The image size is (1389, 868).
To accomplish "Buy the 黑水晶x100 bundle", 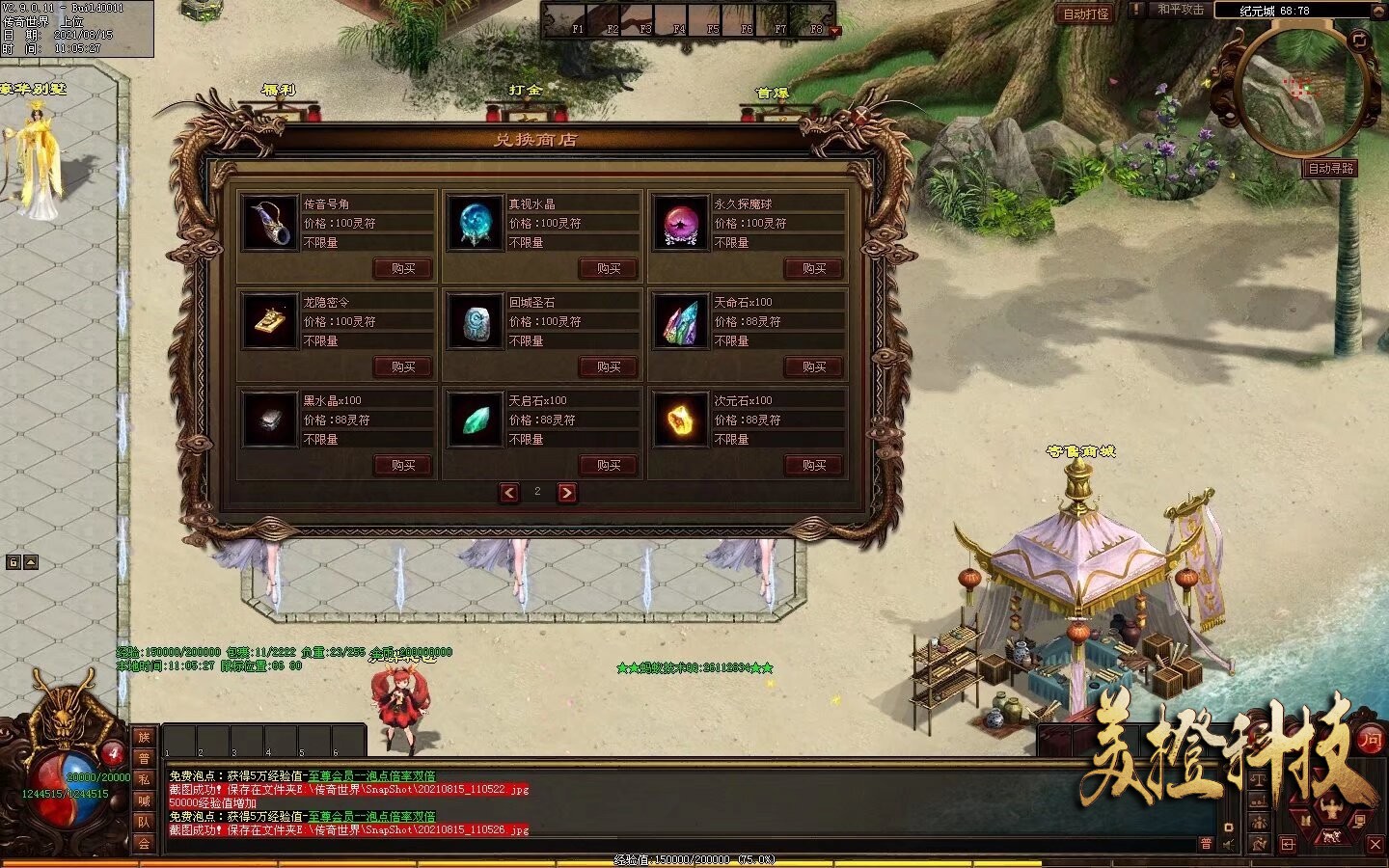I will (403, 465).
